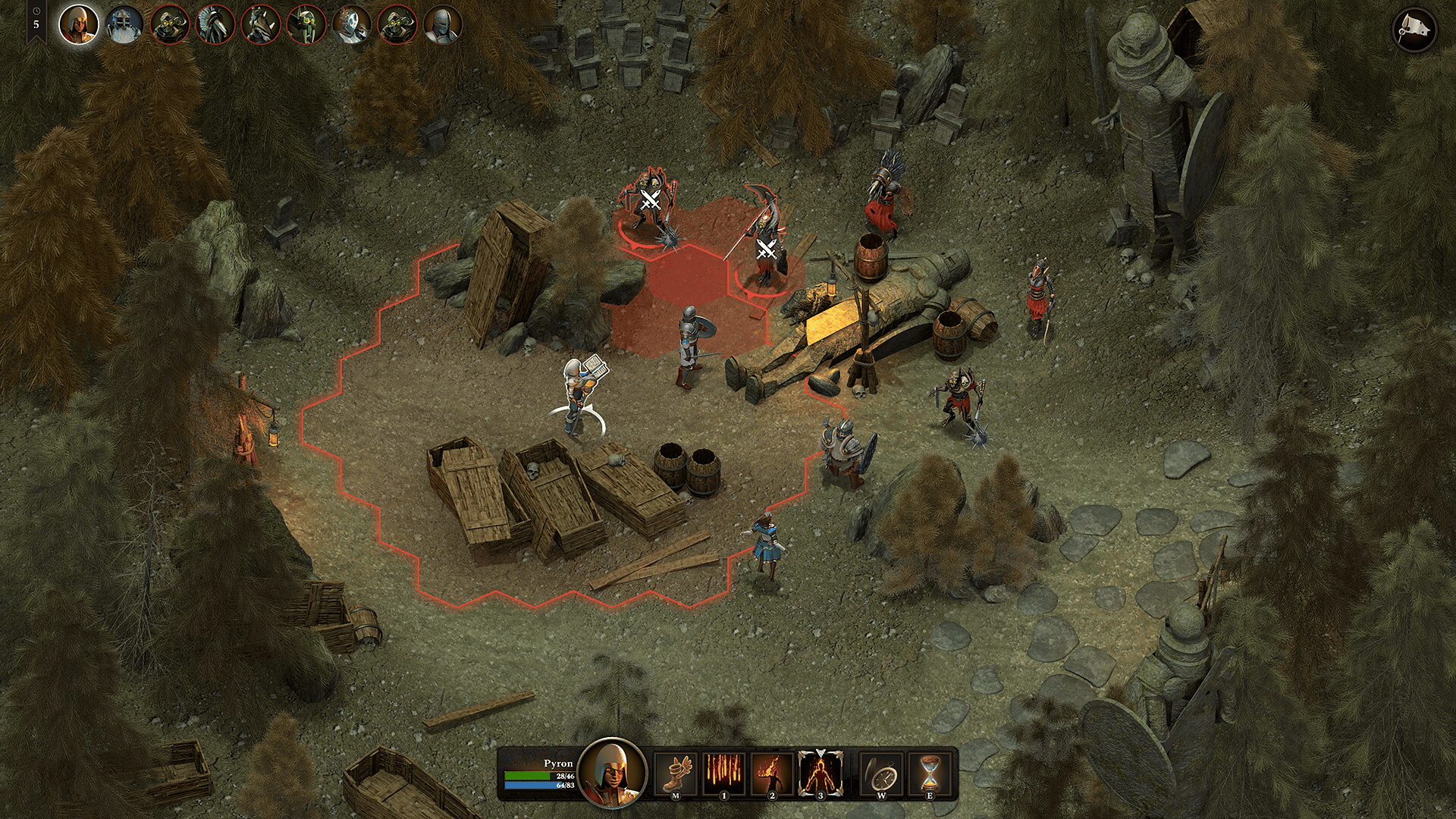
Task: Choose the pocket watch wait action
Action: click(x=881, y=773)
